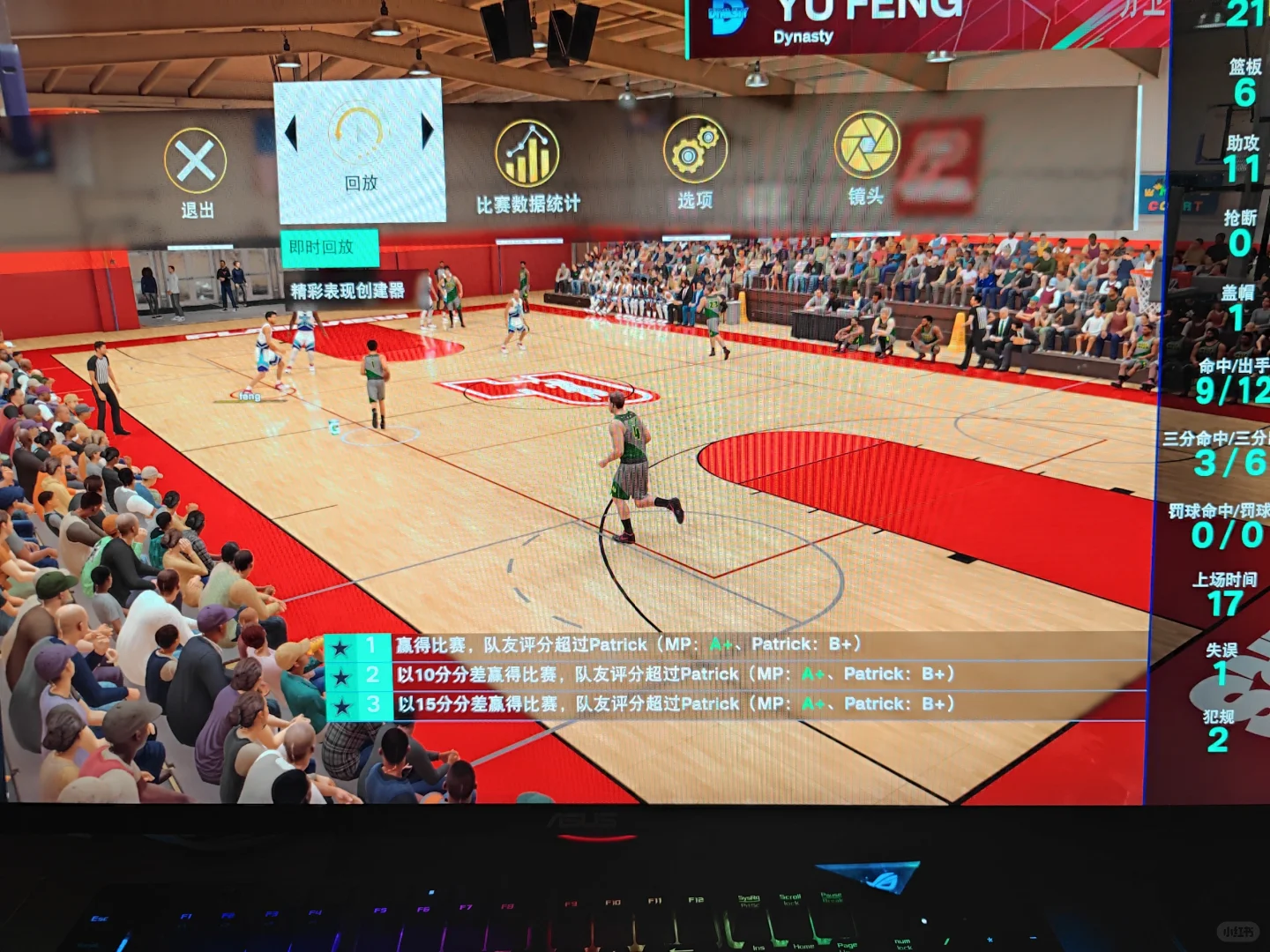Viewport: 1270px width, 952px height.
Task: Select objective 2: 以10分分差赢得比赛
Action: pyautogui.click(x=653, y=673)
